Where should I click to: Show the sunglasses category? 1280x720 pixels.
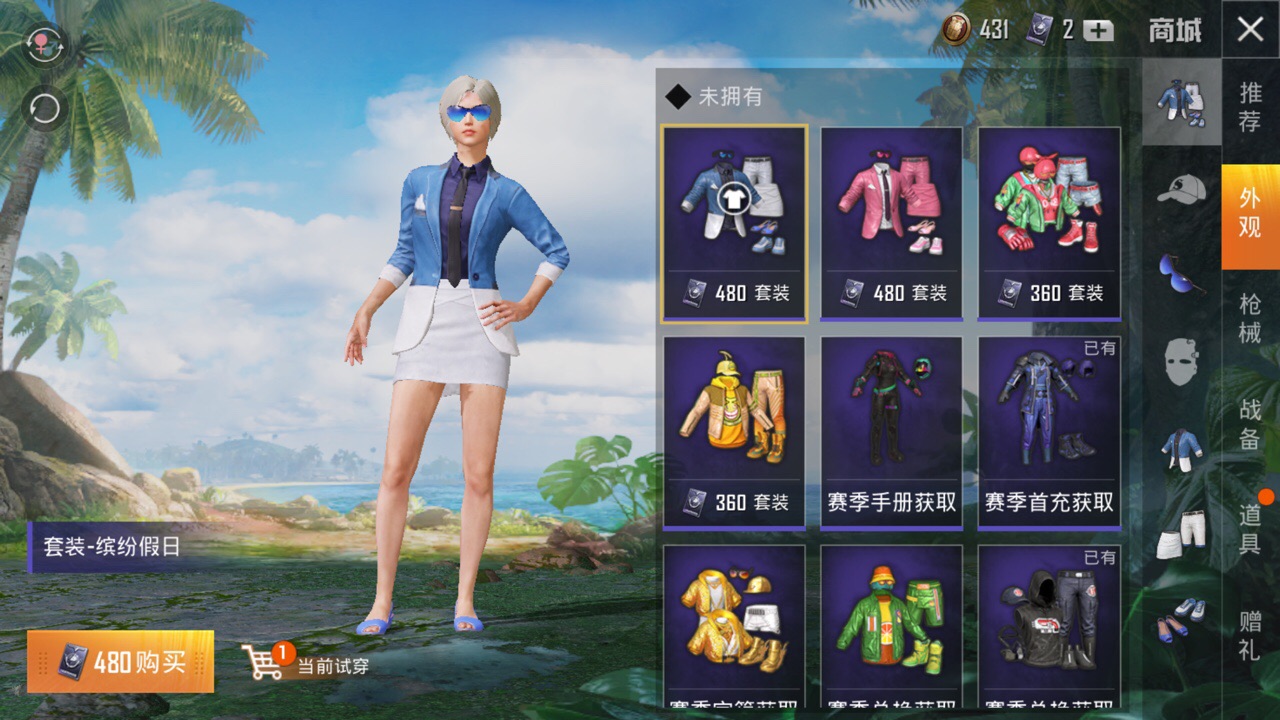[1181, 272]
